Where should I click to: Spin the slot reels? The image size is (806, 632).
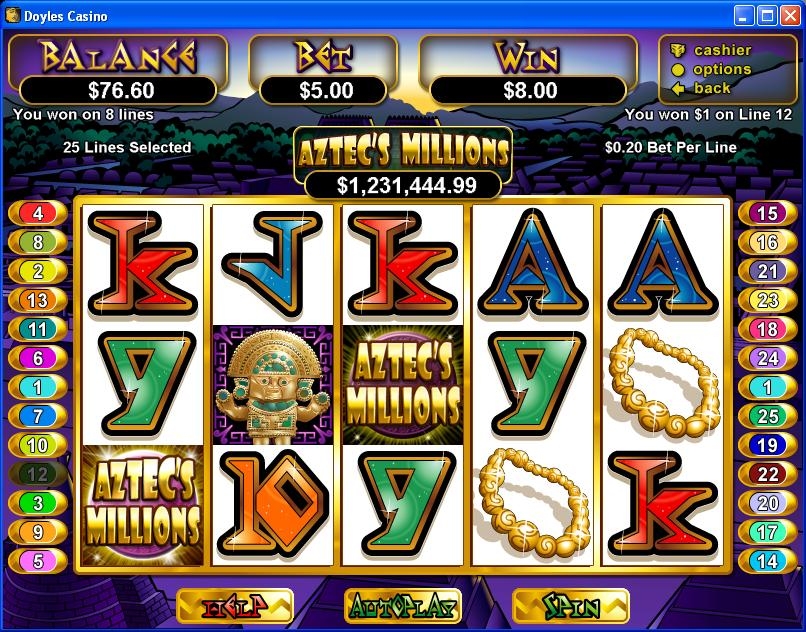[570, 606]
